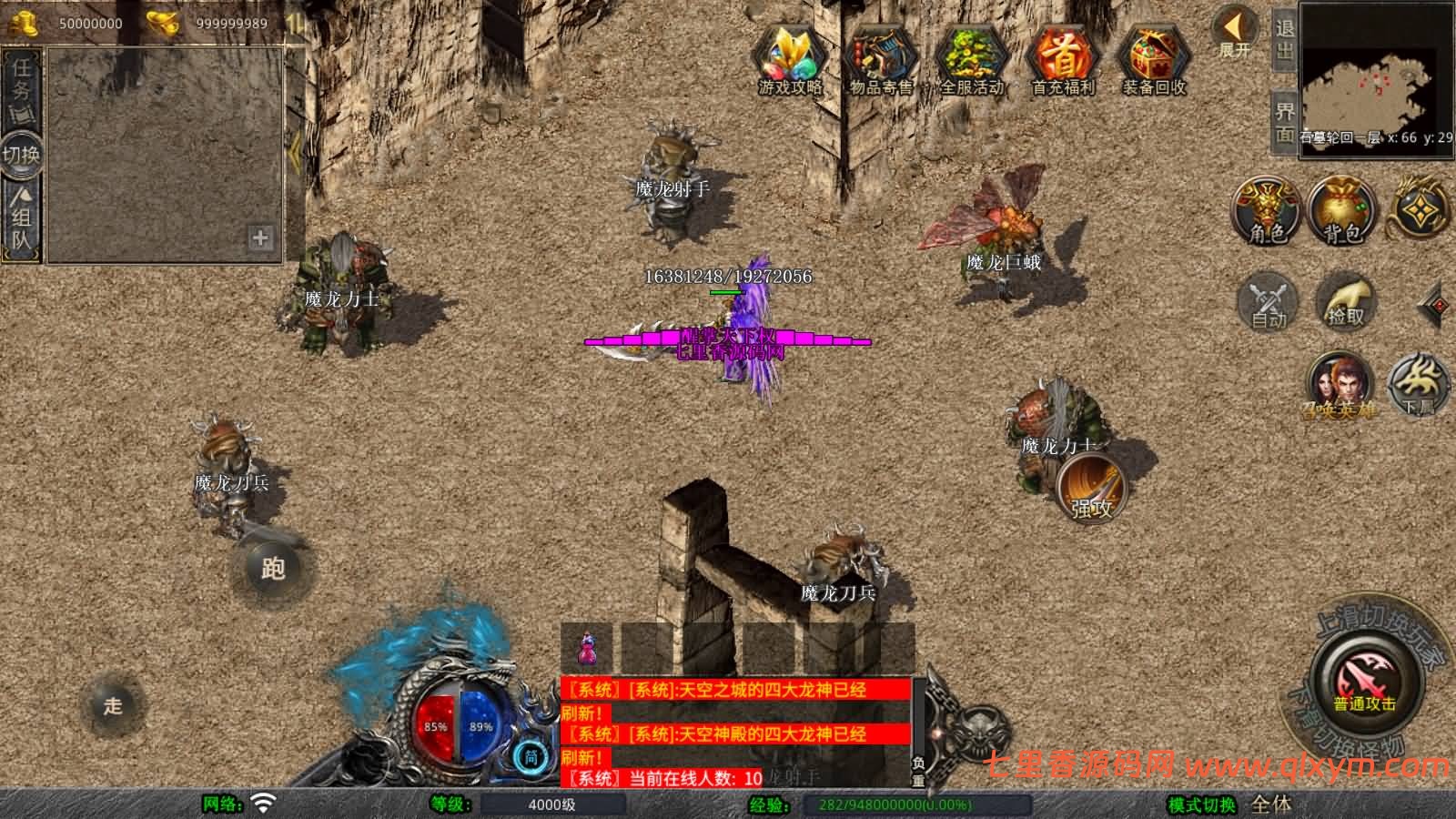This screenshot has height=819, width=1456.
Task: Show 全服活动 server events
Action: click(x=971, y=59)
